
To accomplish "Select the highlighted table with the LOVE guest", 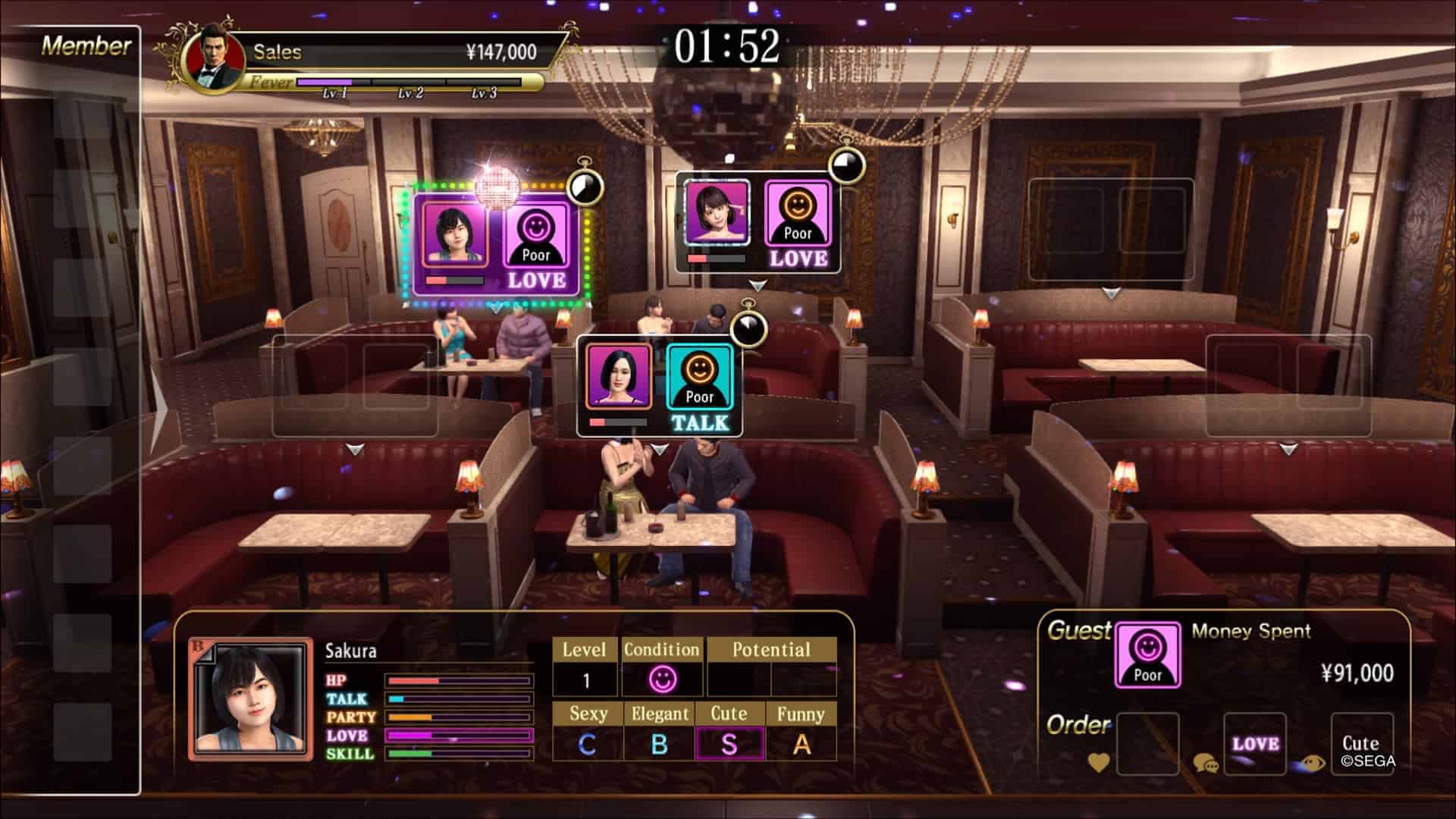I will pos(497,244).
